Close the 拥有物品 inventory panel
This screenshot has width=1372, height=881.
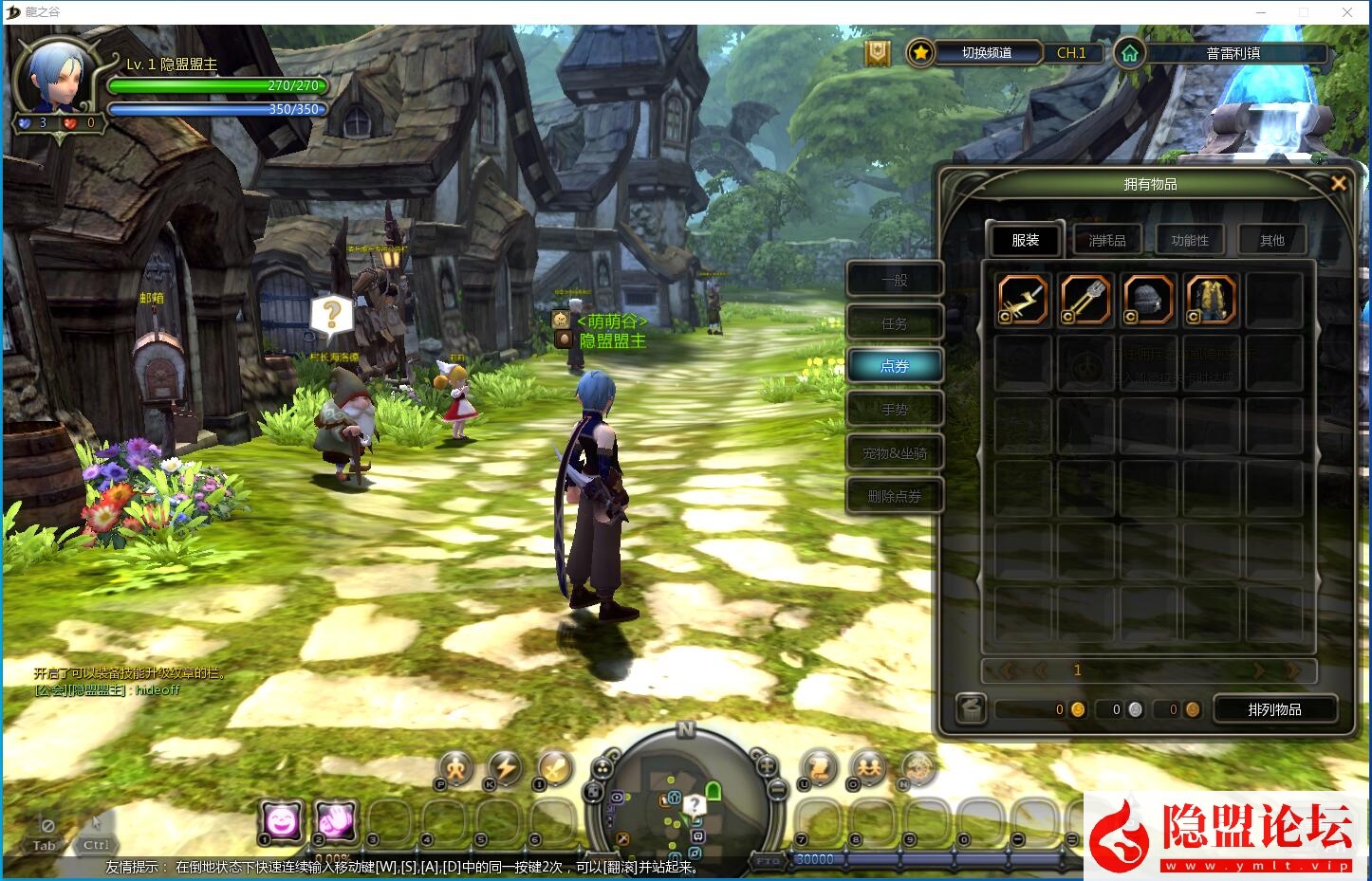[x=1338, y=183]
